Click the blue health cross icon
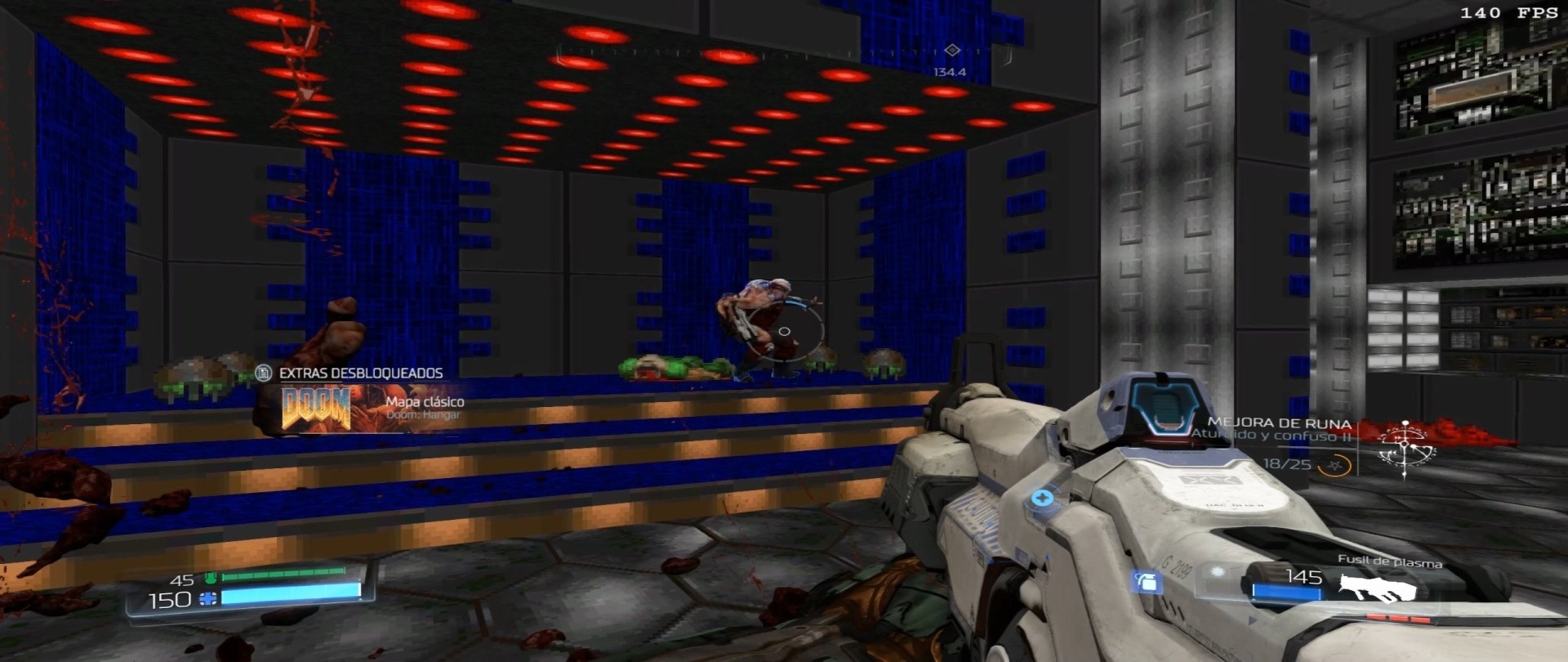The width and height of the screenshot is (1568, 662). 207,599
